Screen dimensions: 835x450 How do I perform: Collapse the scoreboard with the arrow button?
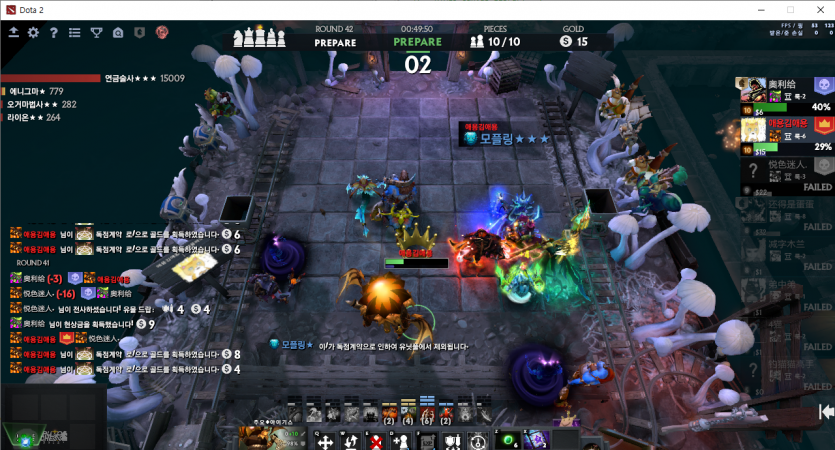(x=826, y=411)
